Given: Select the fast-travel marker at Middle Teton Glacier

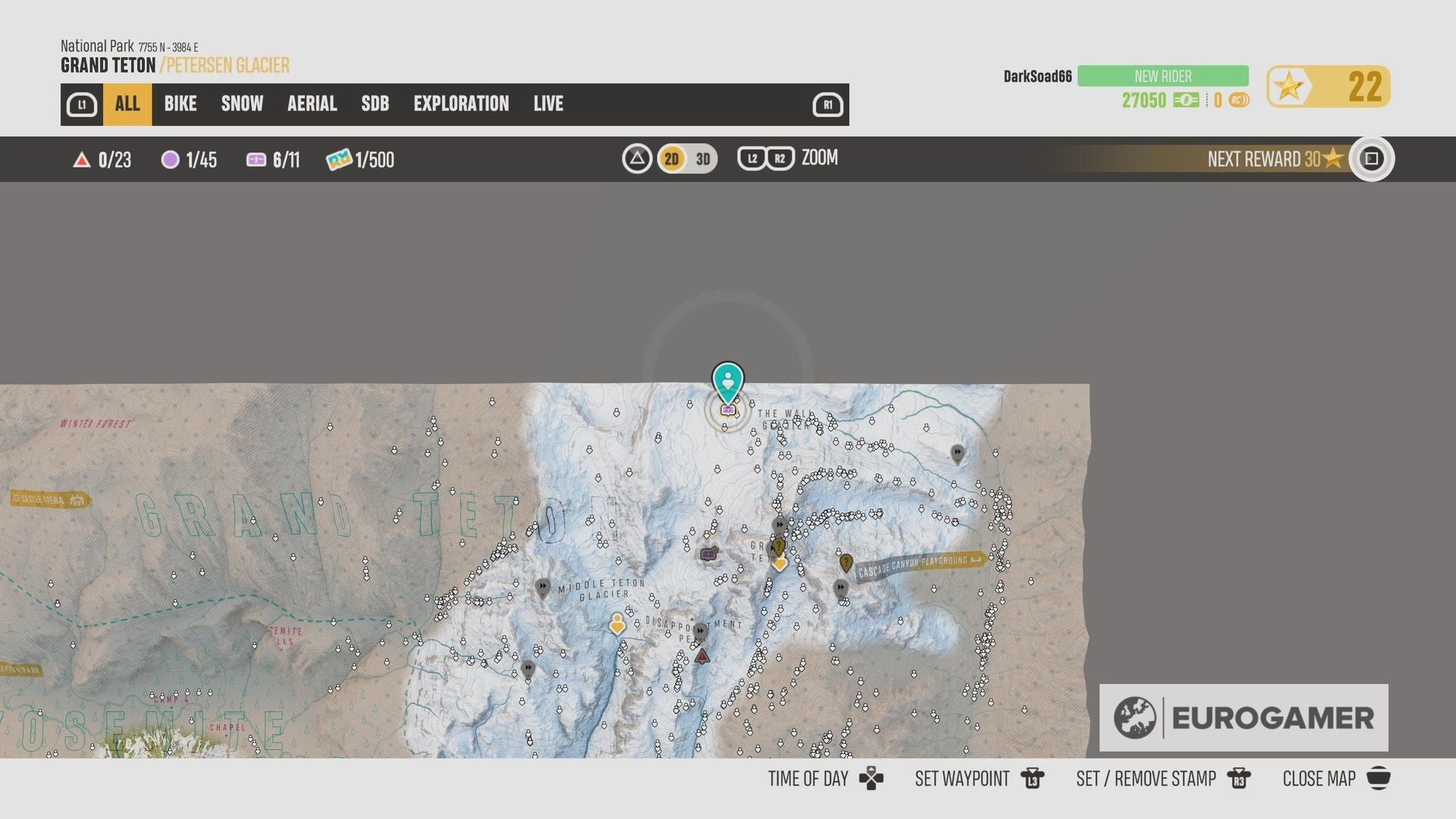Looking at the screenshot, I should pos(544,587).
